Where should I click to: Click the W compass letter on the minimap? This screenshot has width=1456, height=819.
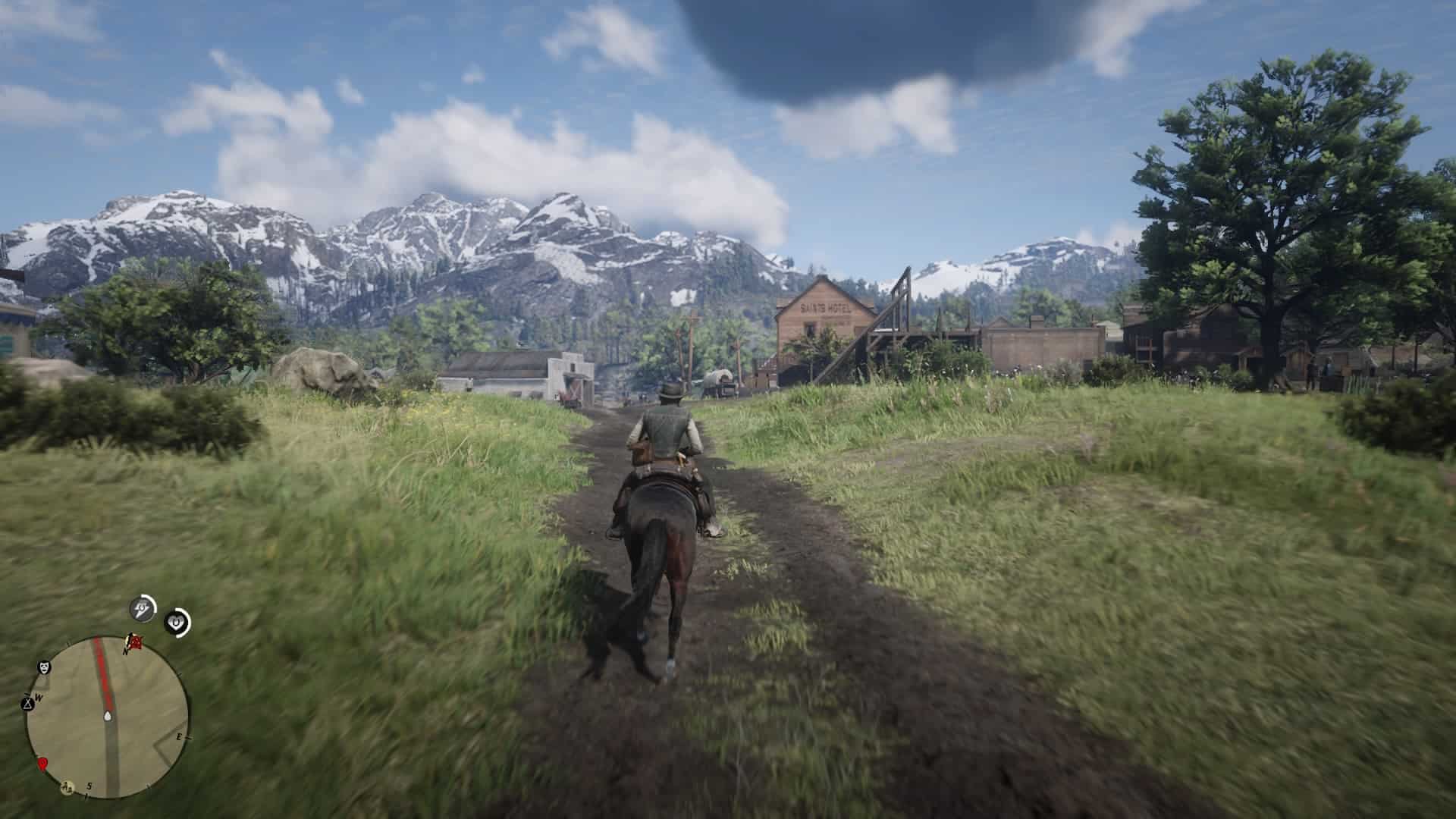[38, 695]
